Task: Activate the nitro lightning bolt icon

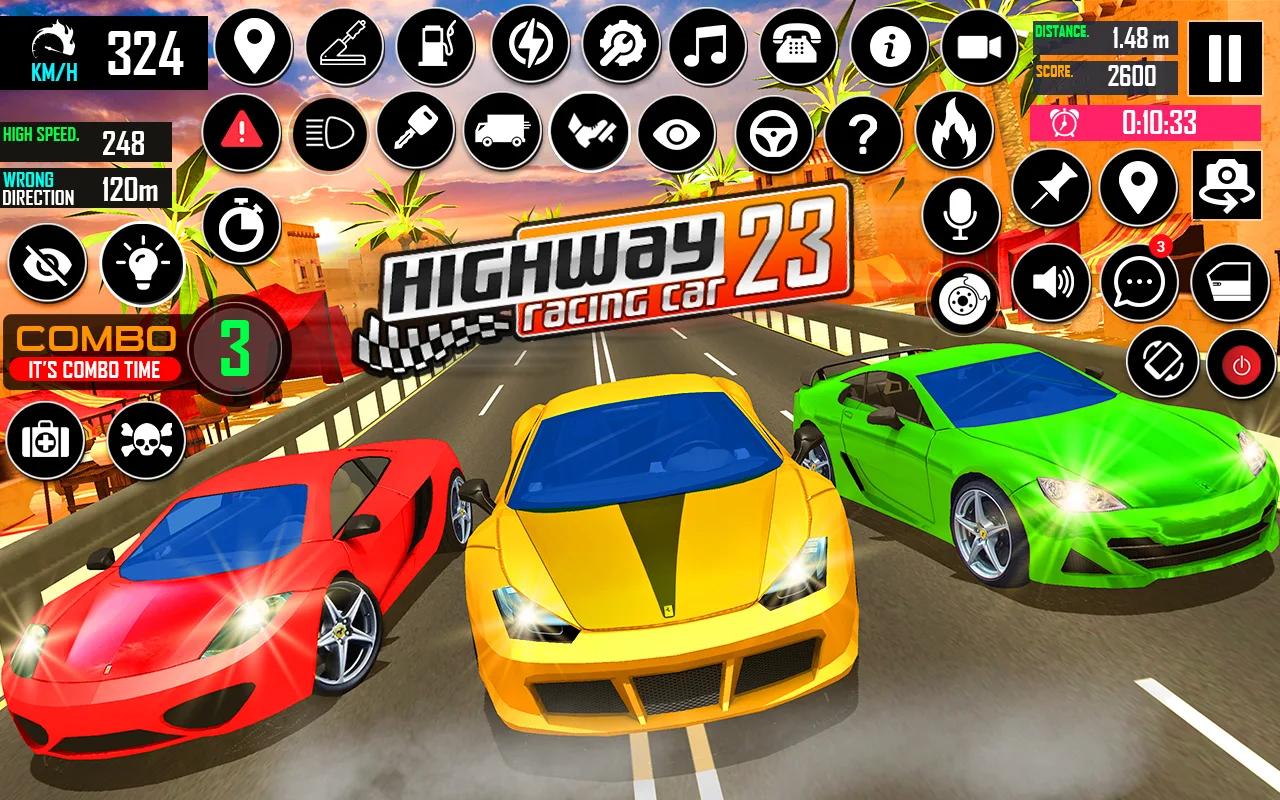Action: 528,45
